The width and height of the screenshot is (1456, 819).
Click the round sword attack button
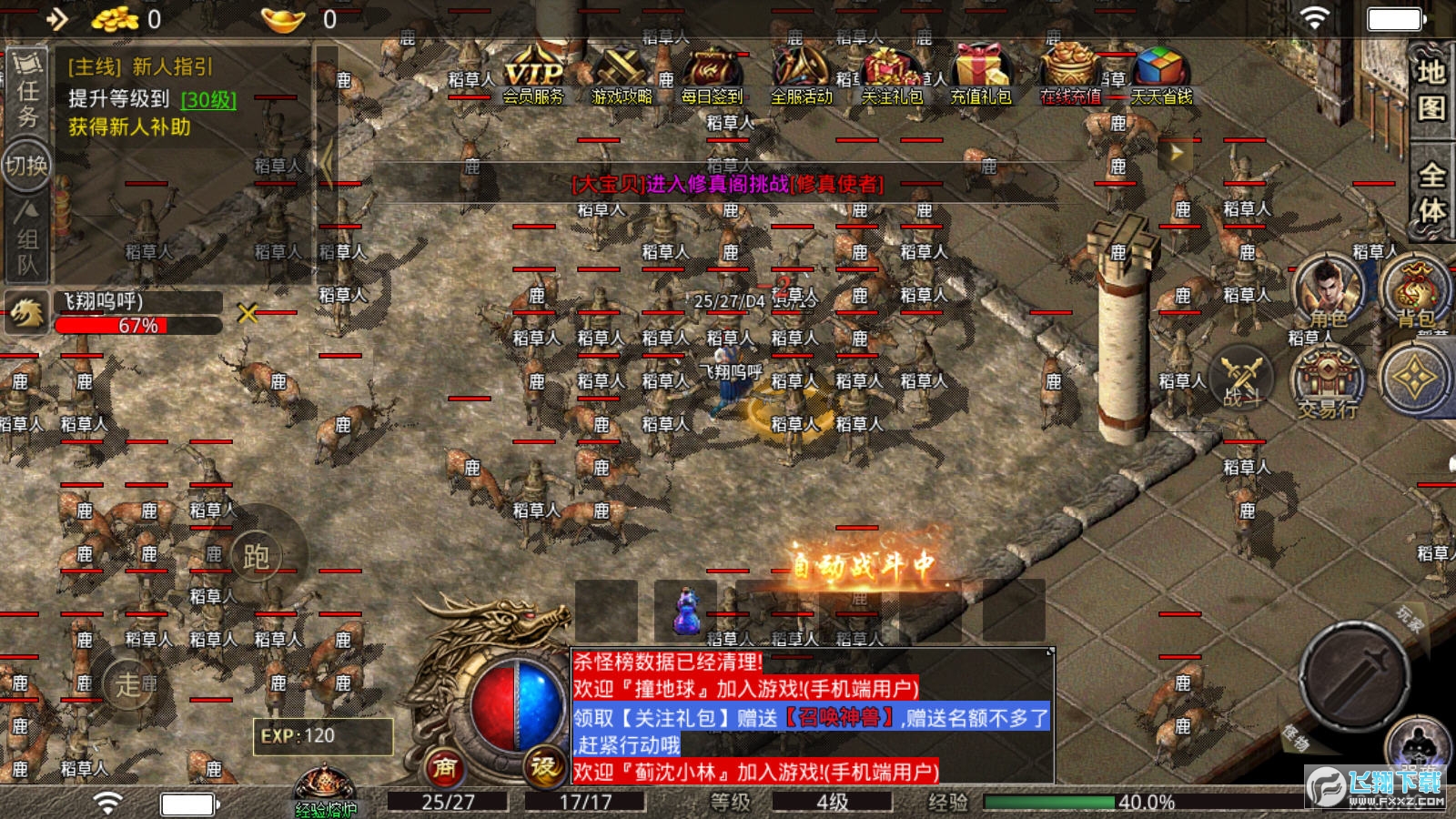(x=1355, y=674)
